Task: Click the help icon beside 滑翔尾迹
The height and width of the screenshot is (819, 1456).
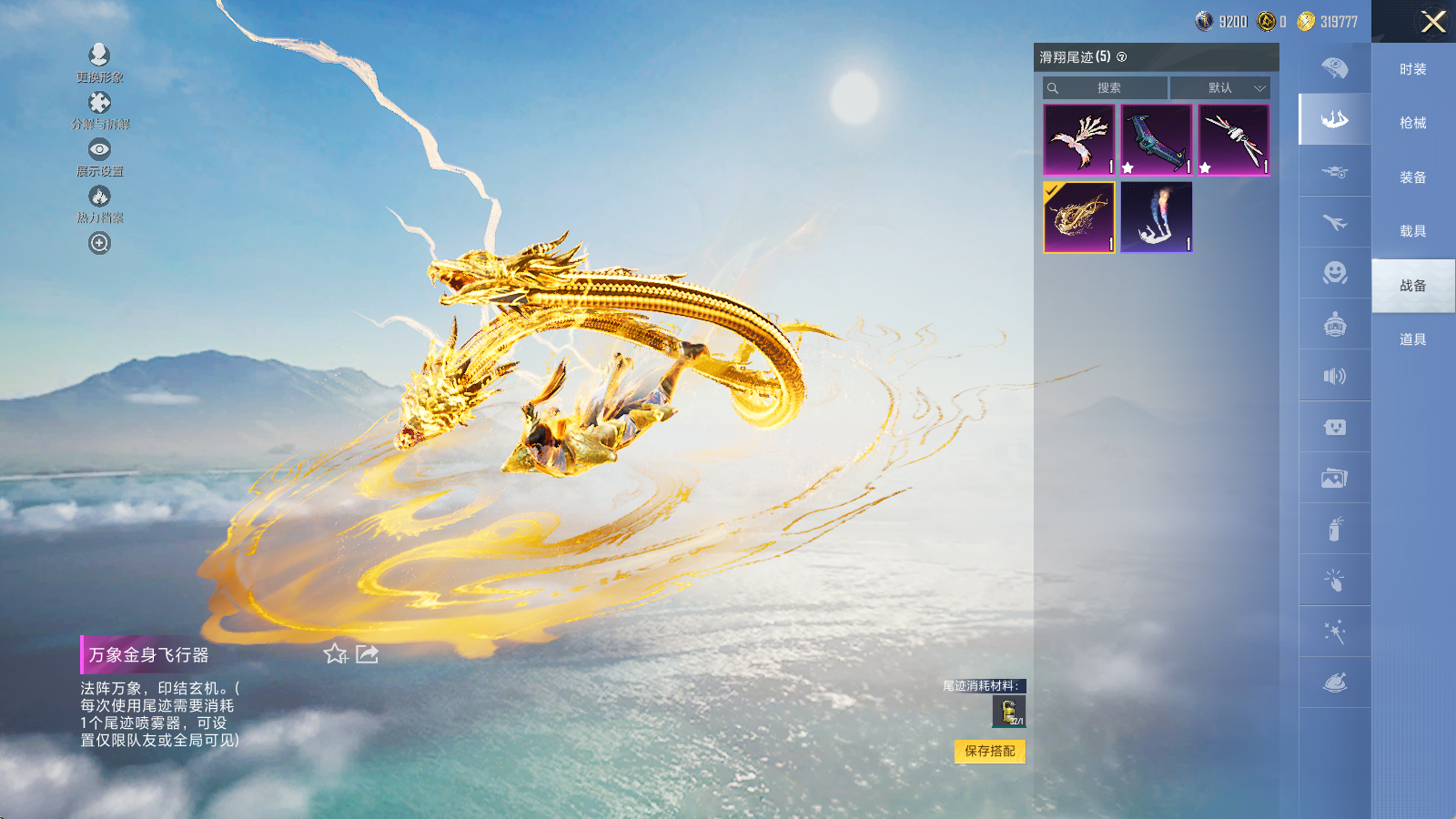Action: click(x=1122, y=57)
